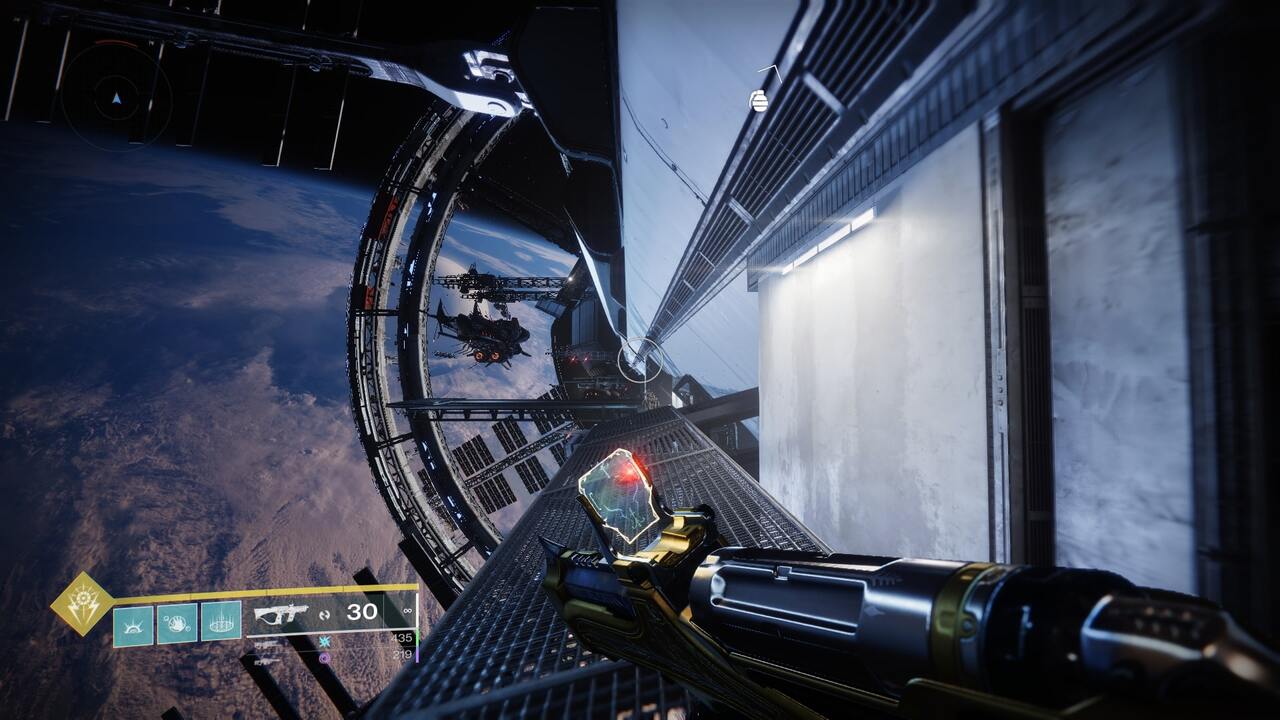Select the special weapon silhouette above 435

pos(267,644)
